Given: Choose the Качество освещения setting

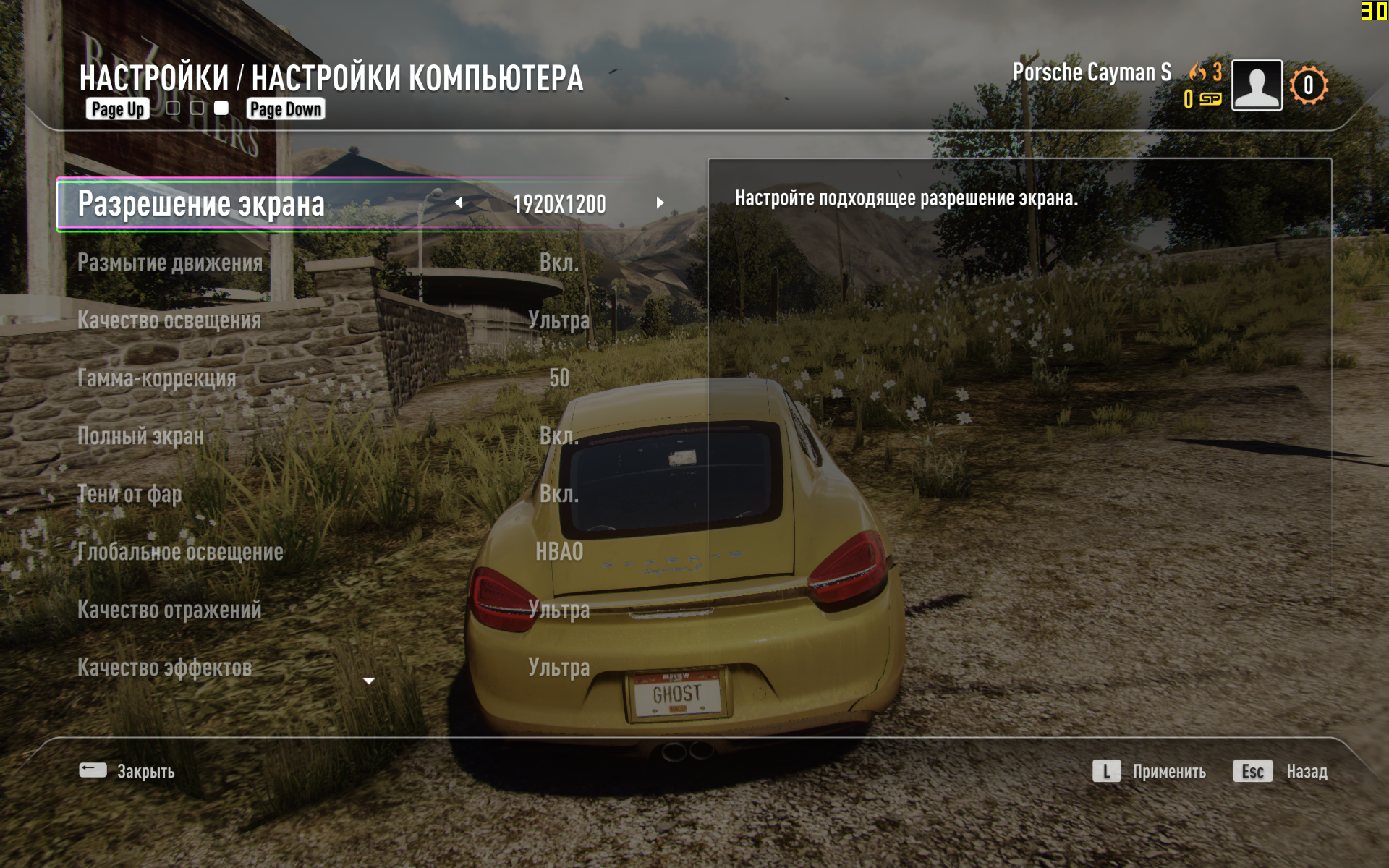Looking at the screenshot, I should click(x=169, y=320).
